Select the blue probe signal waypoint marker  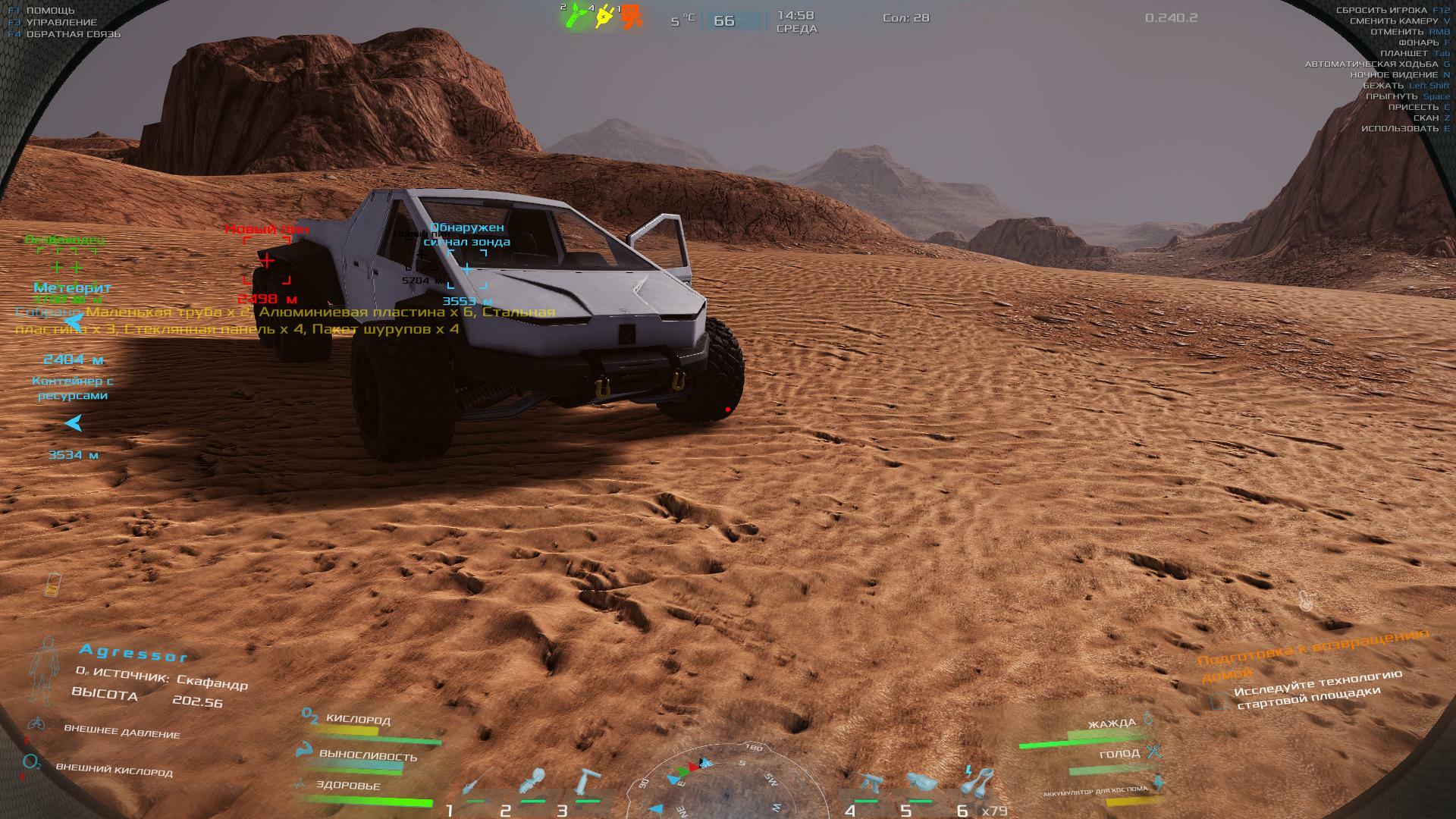pos(467,269)
